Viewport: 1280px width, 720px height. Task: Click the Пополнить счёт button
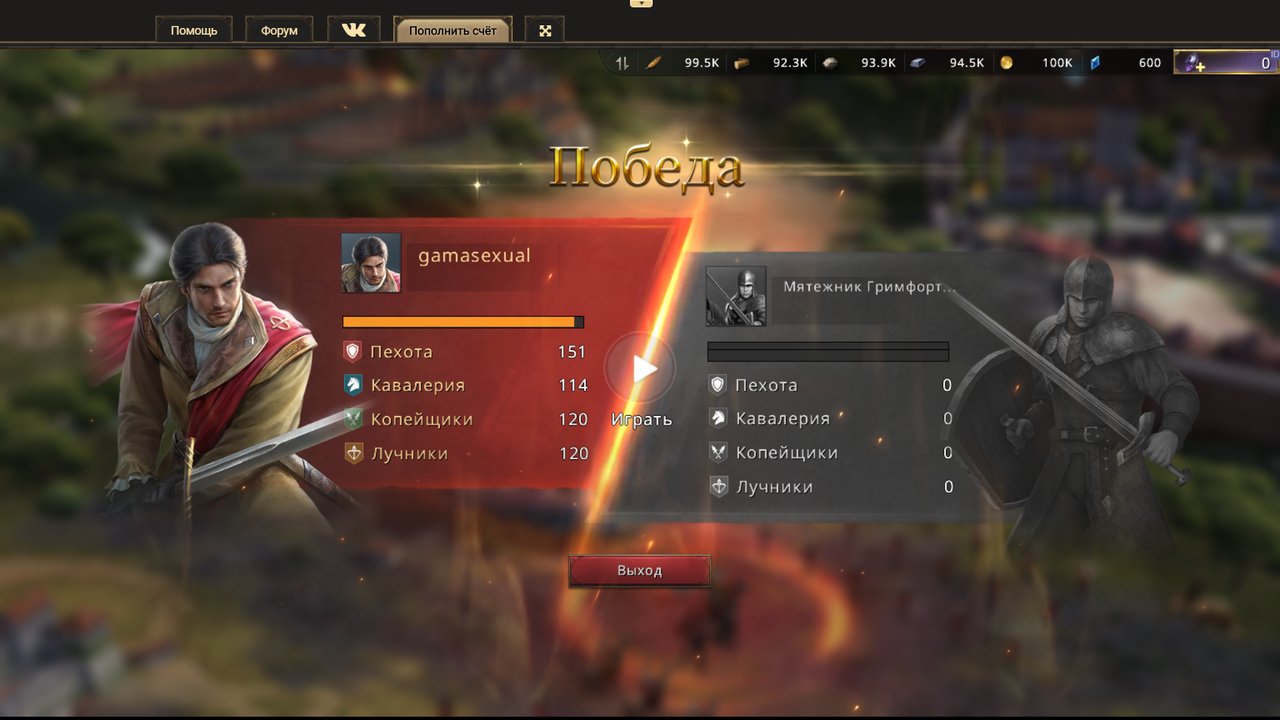click(x=452, y=30)
